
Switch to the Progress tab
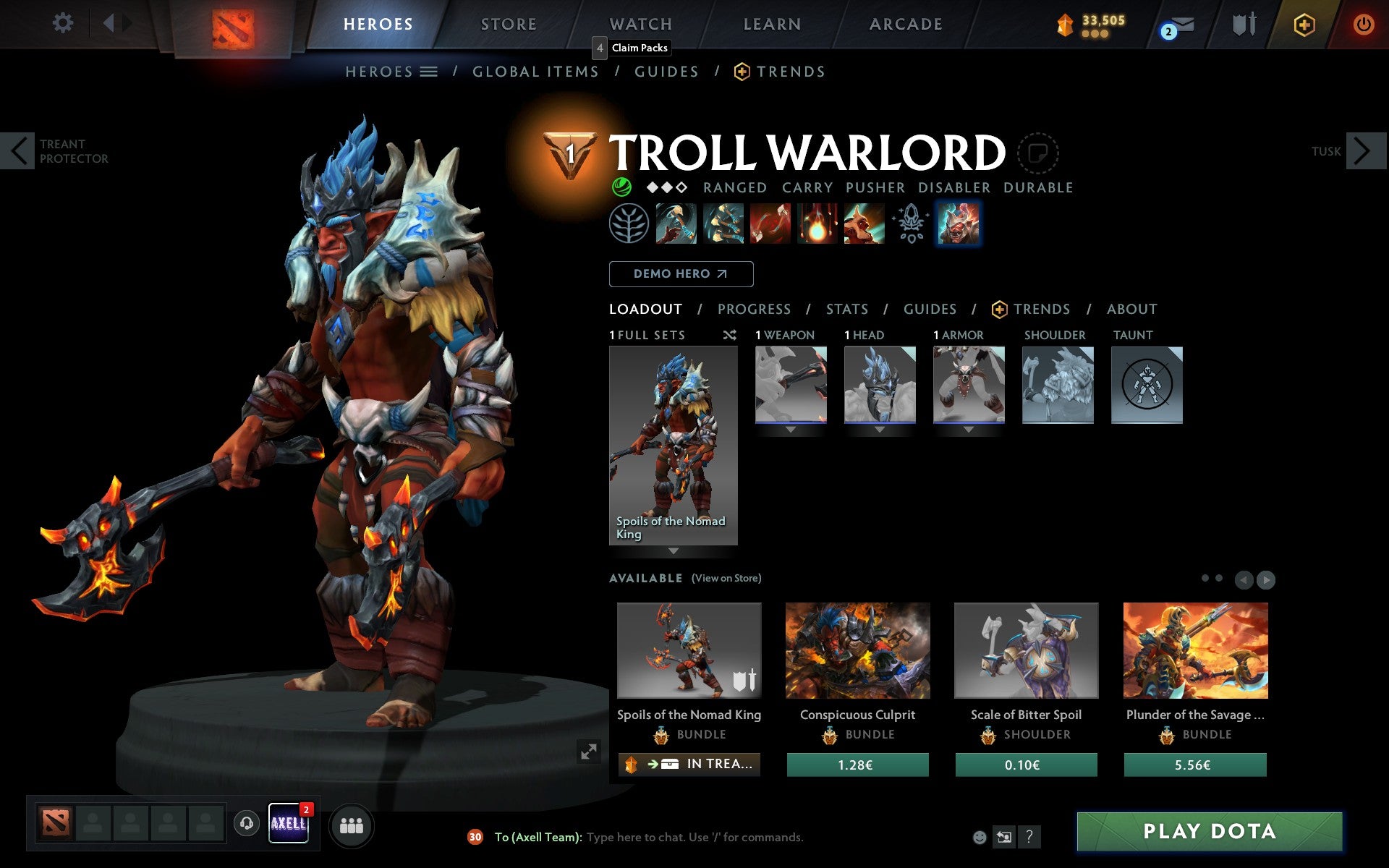point(754,309)
